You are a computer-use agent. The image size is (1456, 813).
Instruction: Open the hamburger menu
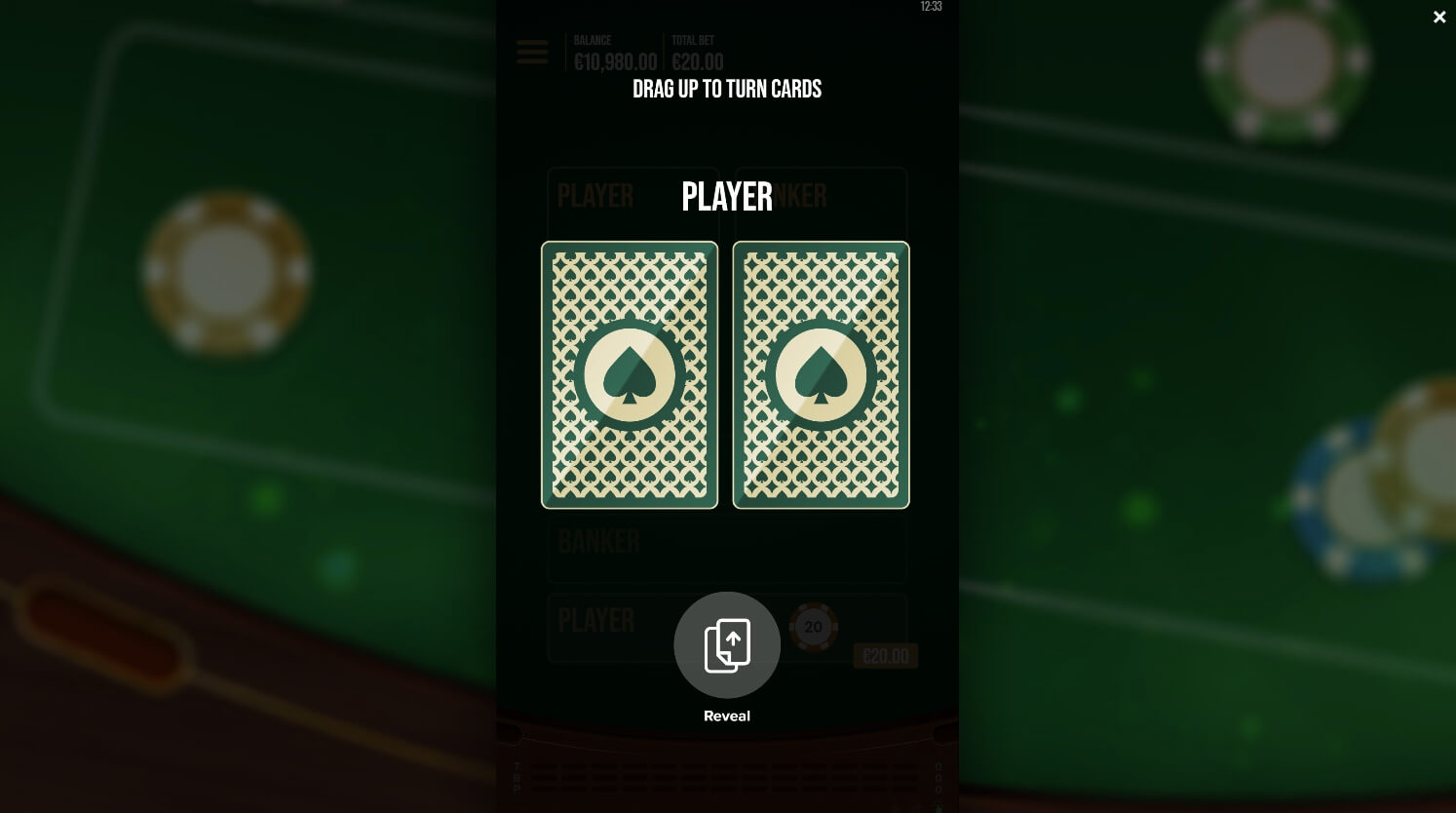click(x=532, y=53)
